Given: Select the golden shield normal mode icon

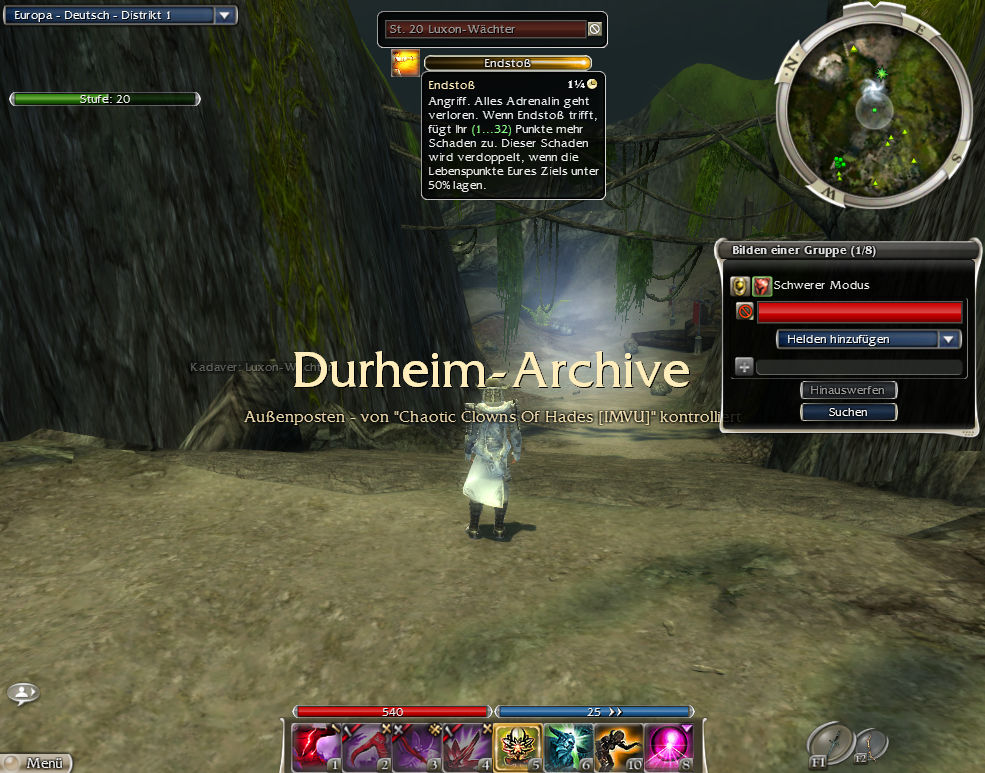Looking at the screenshot, I should pos(739,286).
